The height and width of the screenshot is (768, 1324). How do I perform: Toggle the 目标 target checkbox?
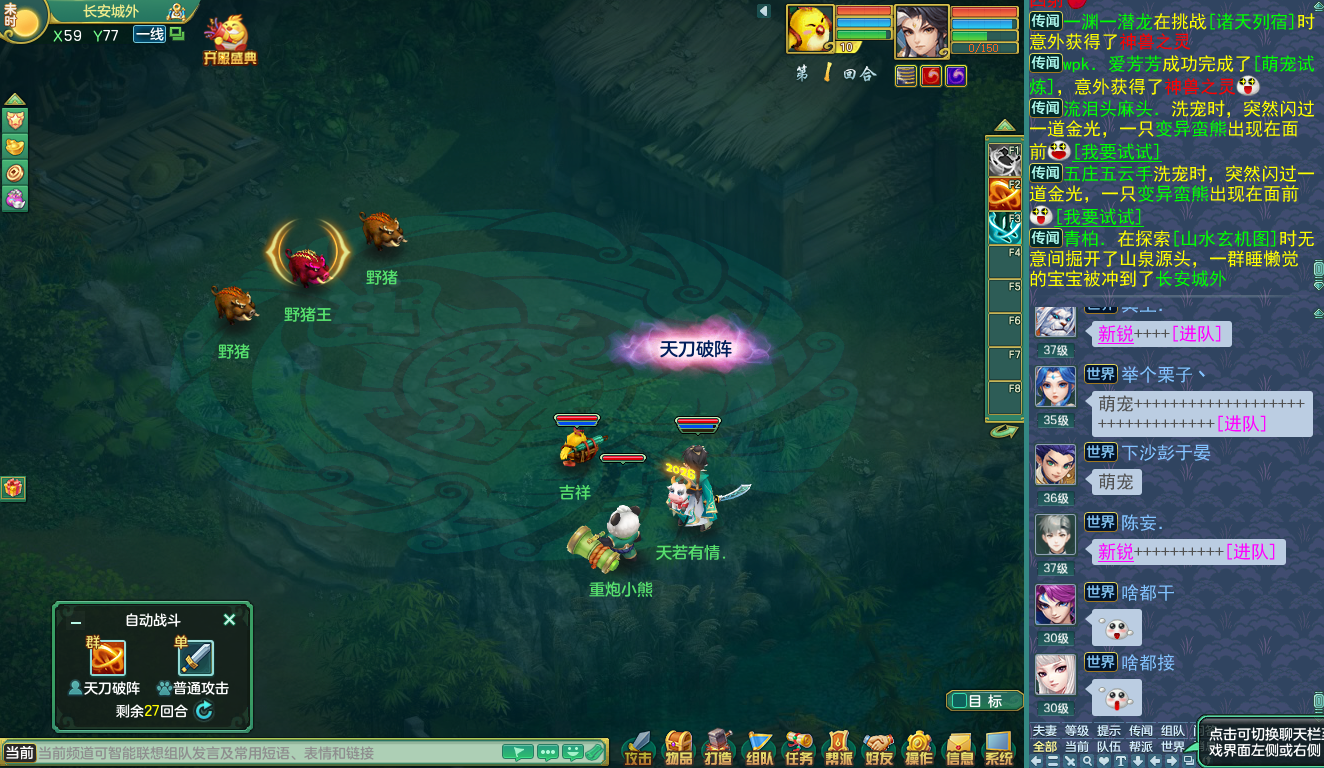(959, 701)
